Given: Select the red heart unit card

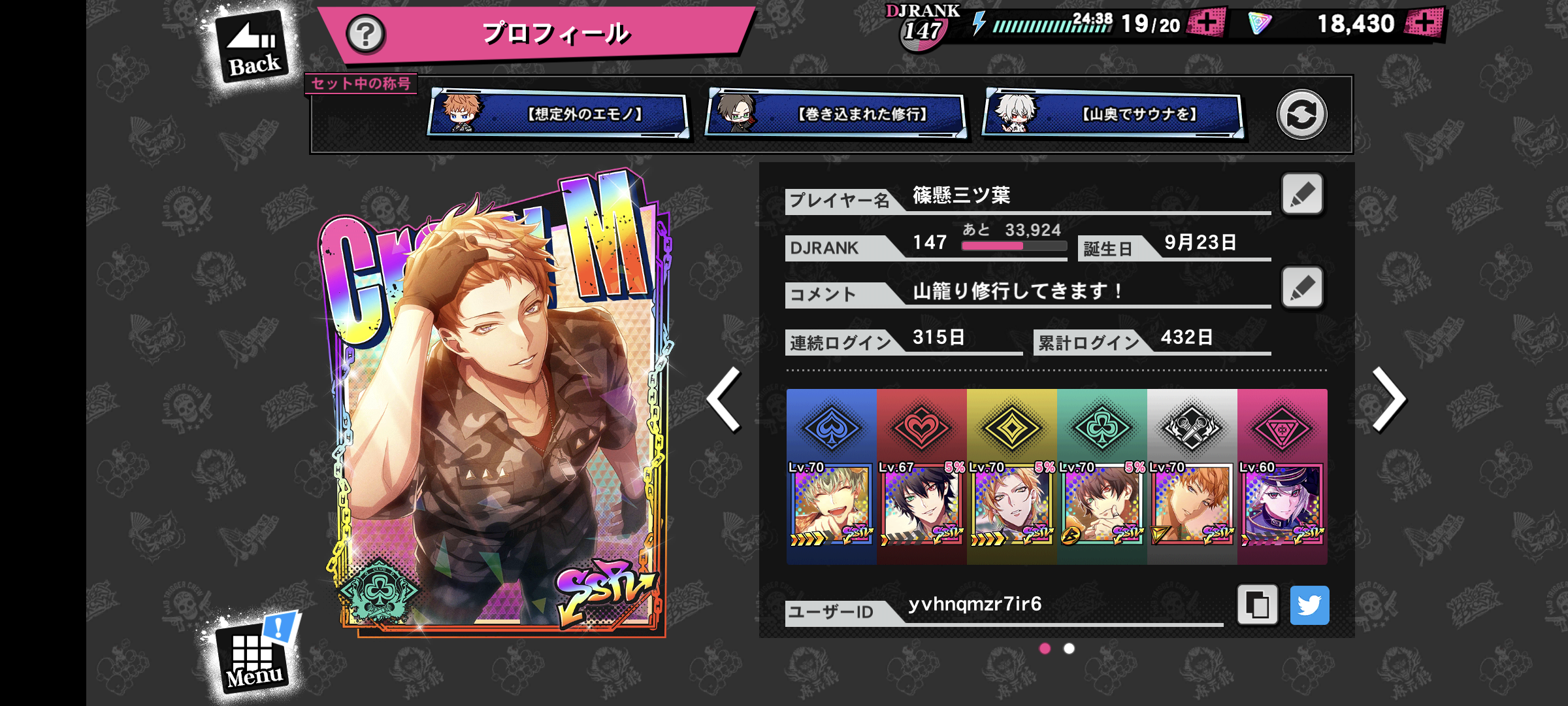Looking at the screenshot, I should 921,477.
